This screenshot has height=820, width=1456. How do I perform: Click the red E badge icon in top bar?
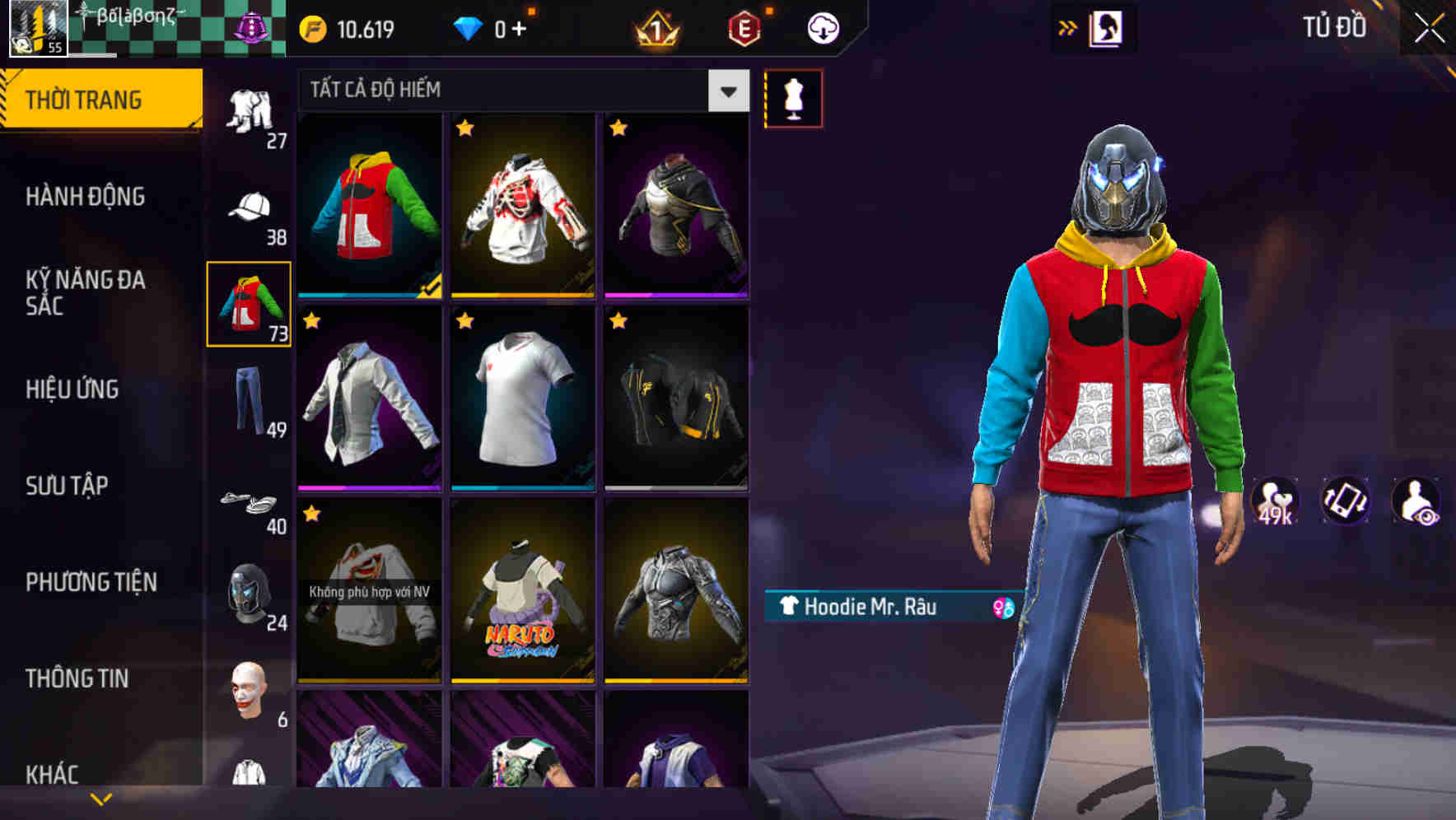point(744,27)
